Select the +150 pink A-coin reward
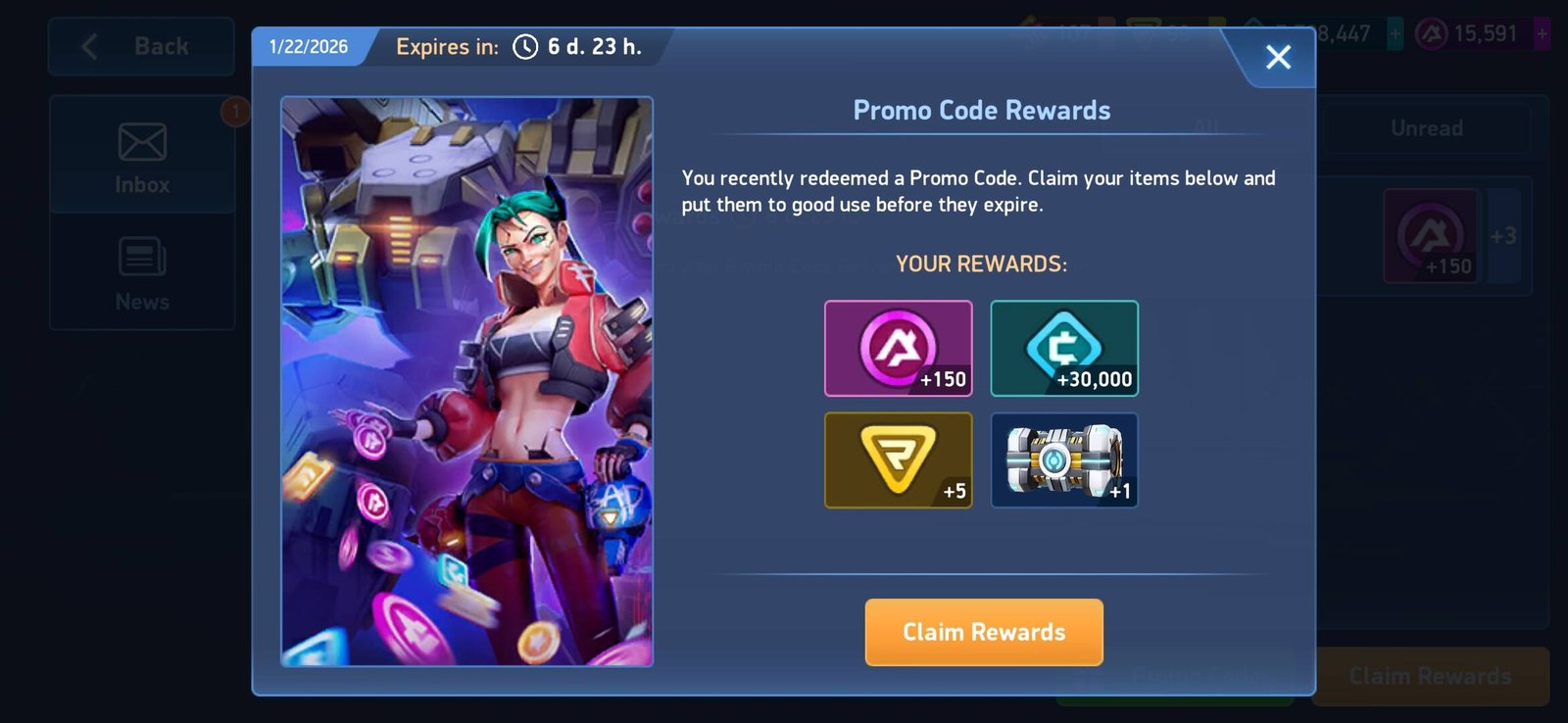1568x723 pixels. click(x=898, y=348)
